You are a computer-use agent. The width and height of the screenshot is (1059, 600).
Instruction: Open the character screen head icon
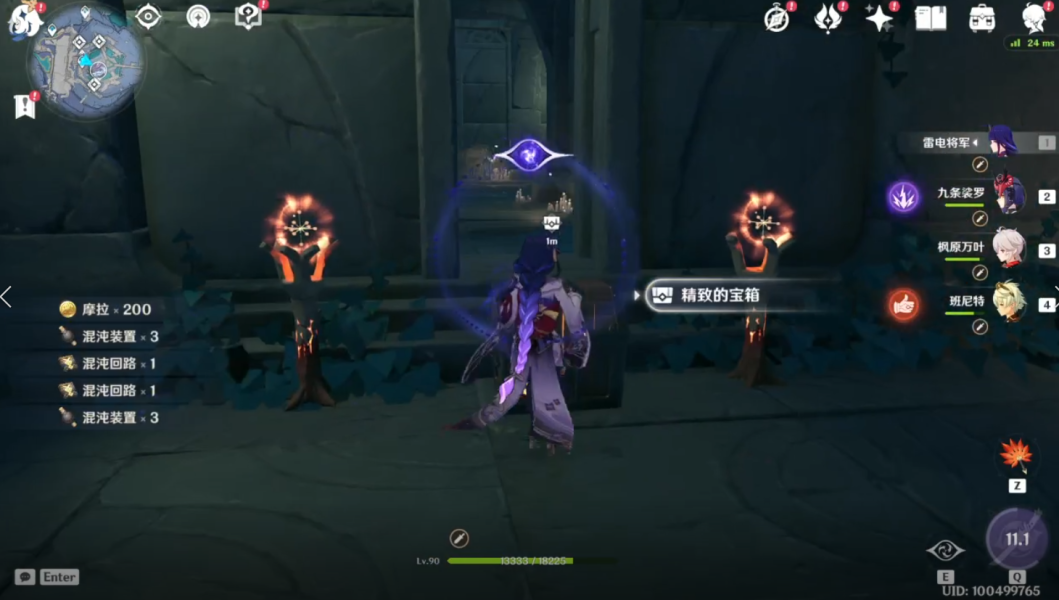1034,18
